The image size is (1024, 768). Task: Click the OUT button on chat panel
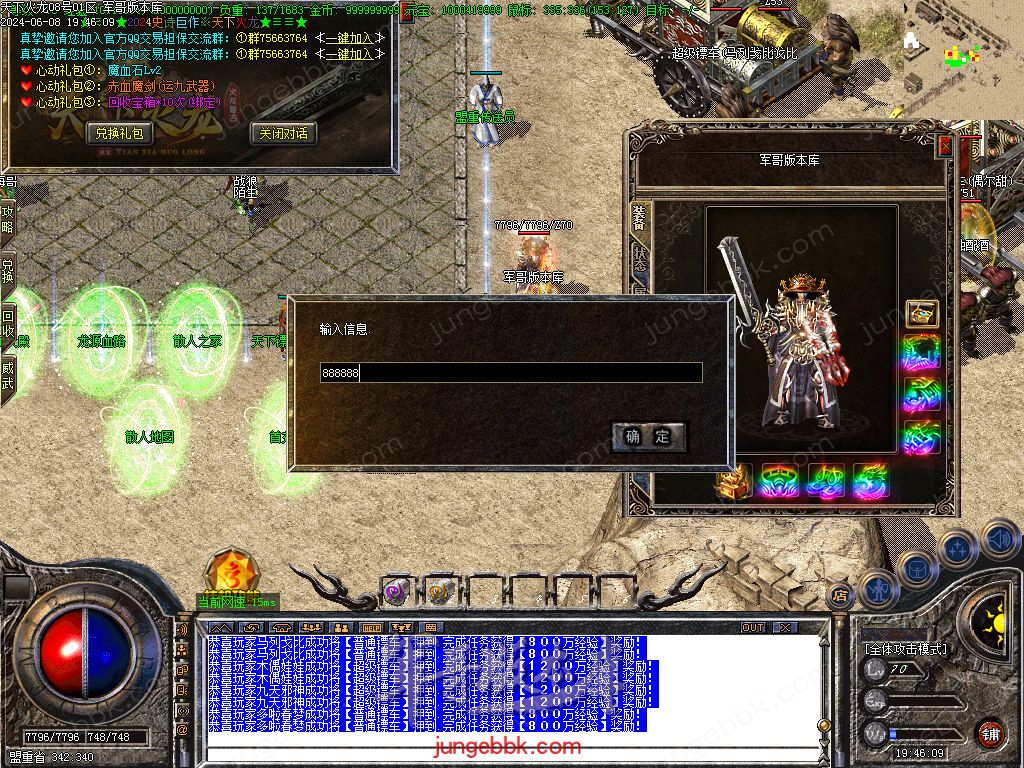tap(753, 628)
